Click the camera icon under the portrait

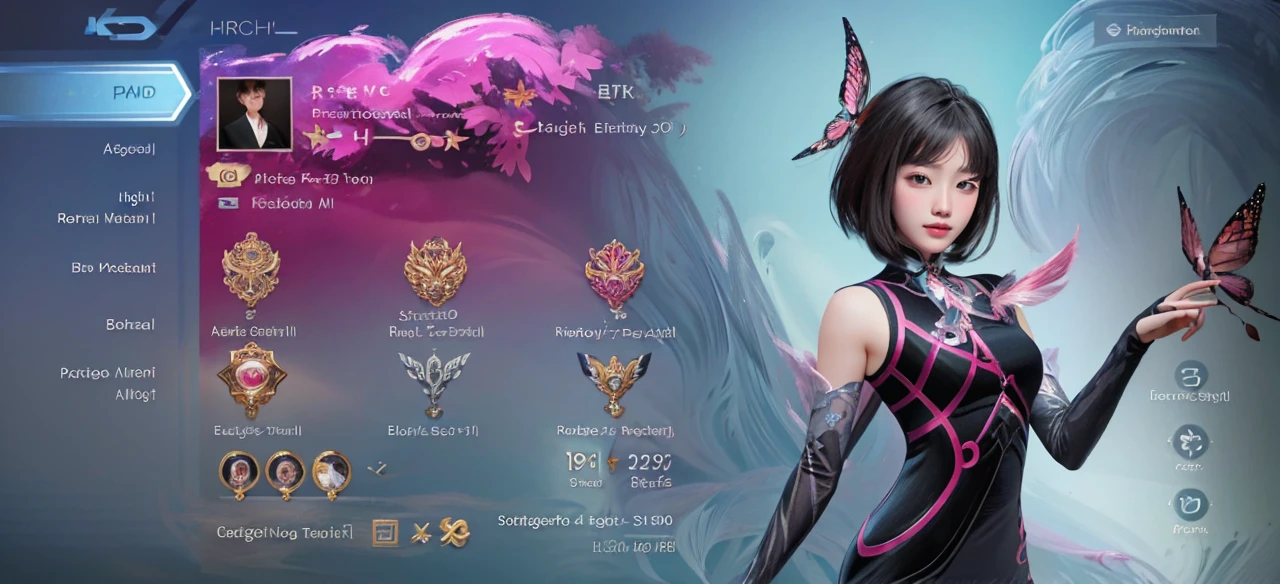point(227,176)
